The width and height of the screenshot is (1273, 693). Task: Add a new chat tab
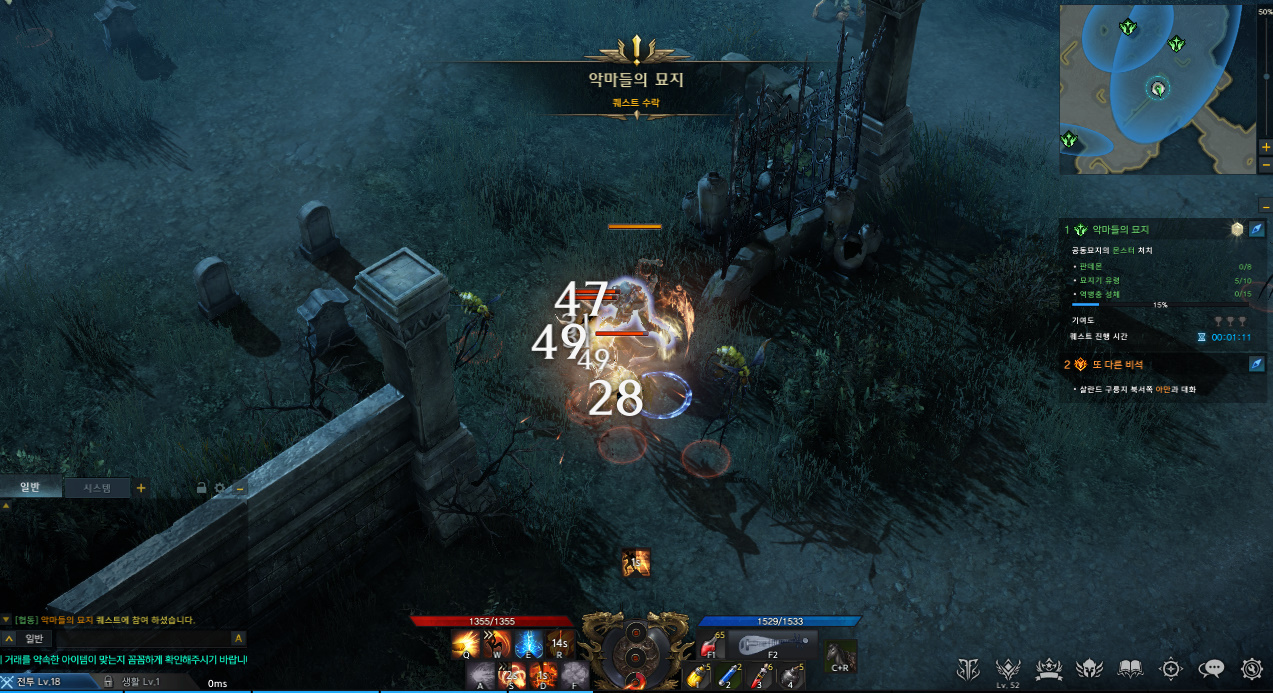click(x=141, y=488)
